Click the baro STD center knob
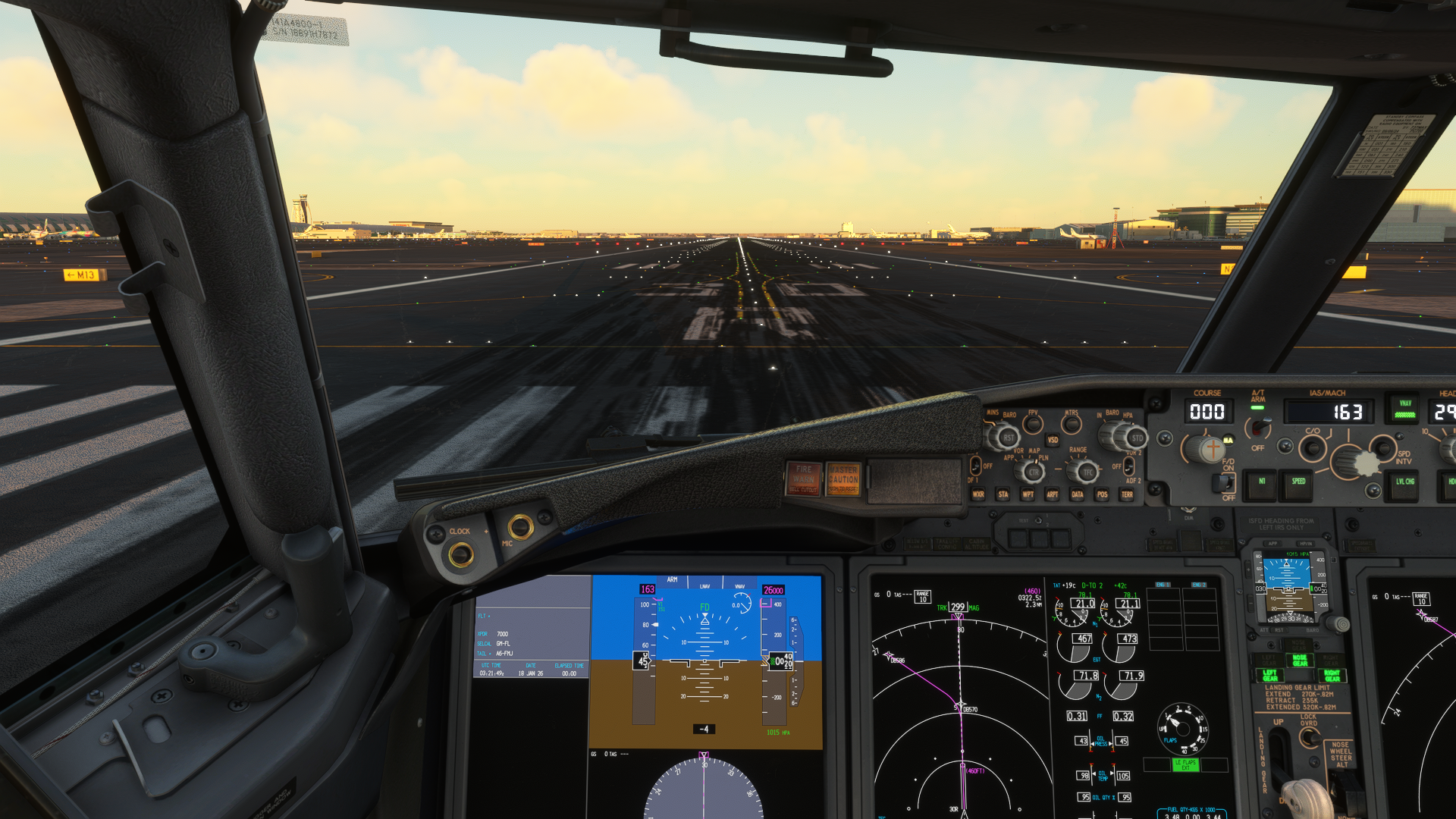Screen dimensions: 1456x819 pyautogui.click(x=1136, y=438)
